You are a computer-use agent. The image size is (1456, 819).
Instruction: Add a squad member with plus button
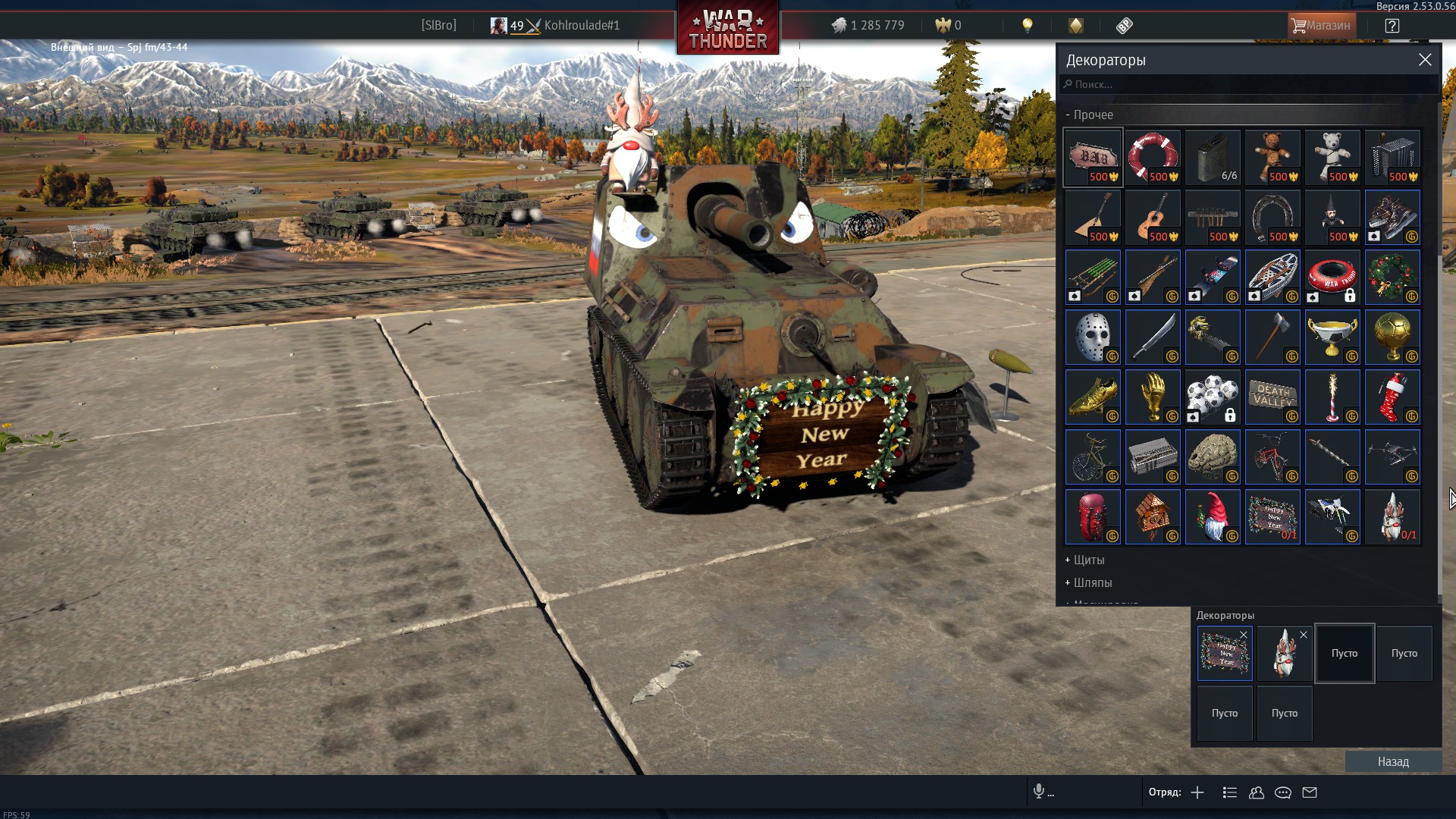(x=1197, y=792)
